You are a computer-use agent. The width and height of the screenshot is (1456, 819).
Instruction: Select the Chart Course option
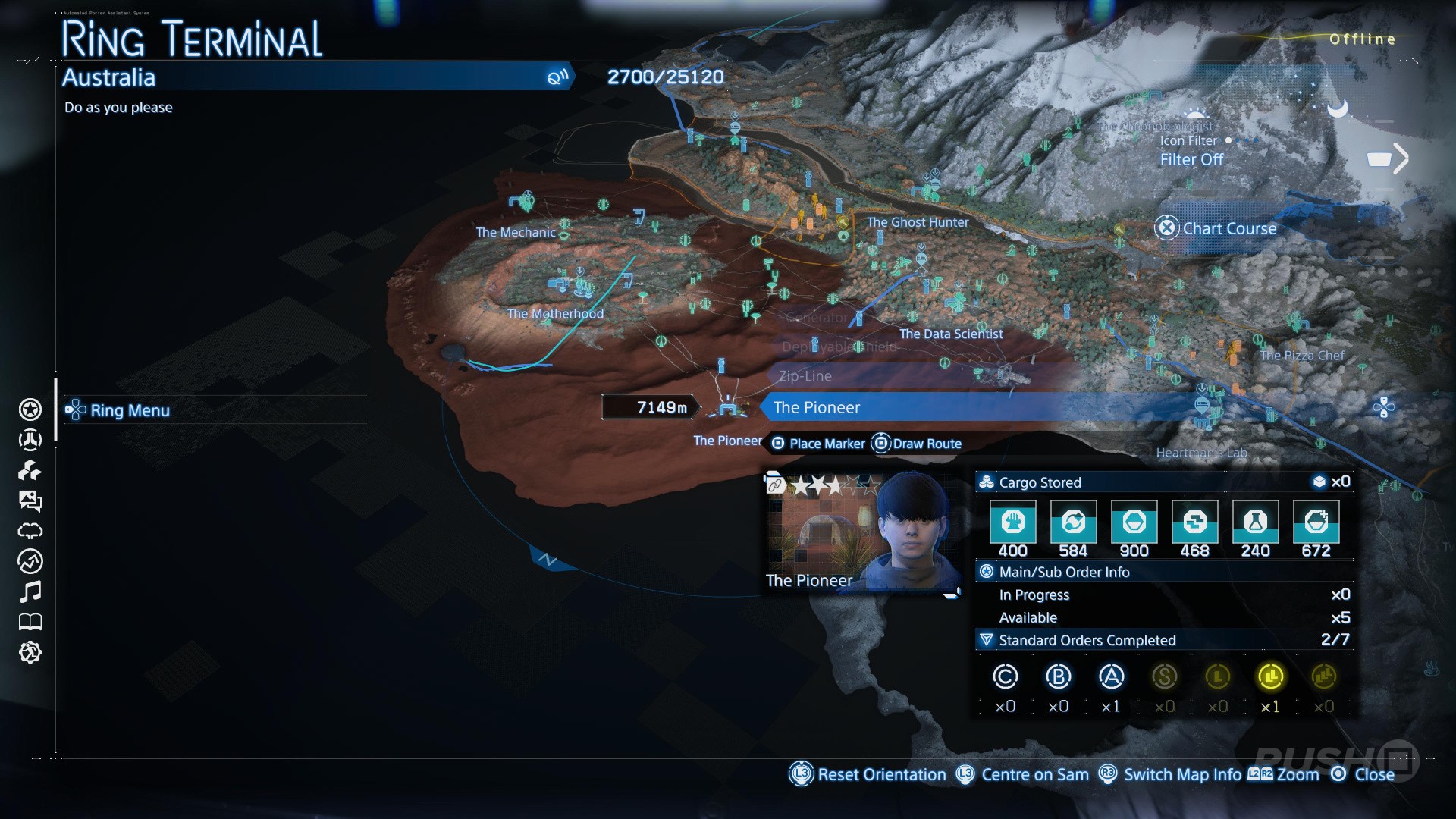click(1228, 228)
